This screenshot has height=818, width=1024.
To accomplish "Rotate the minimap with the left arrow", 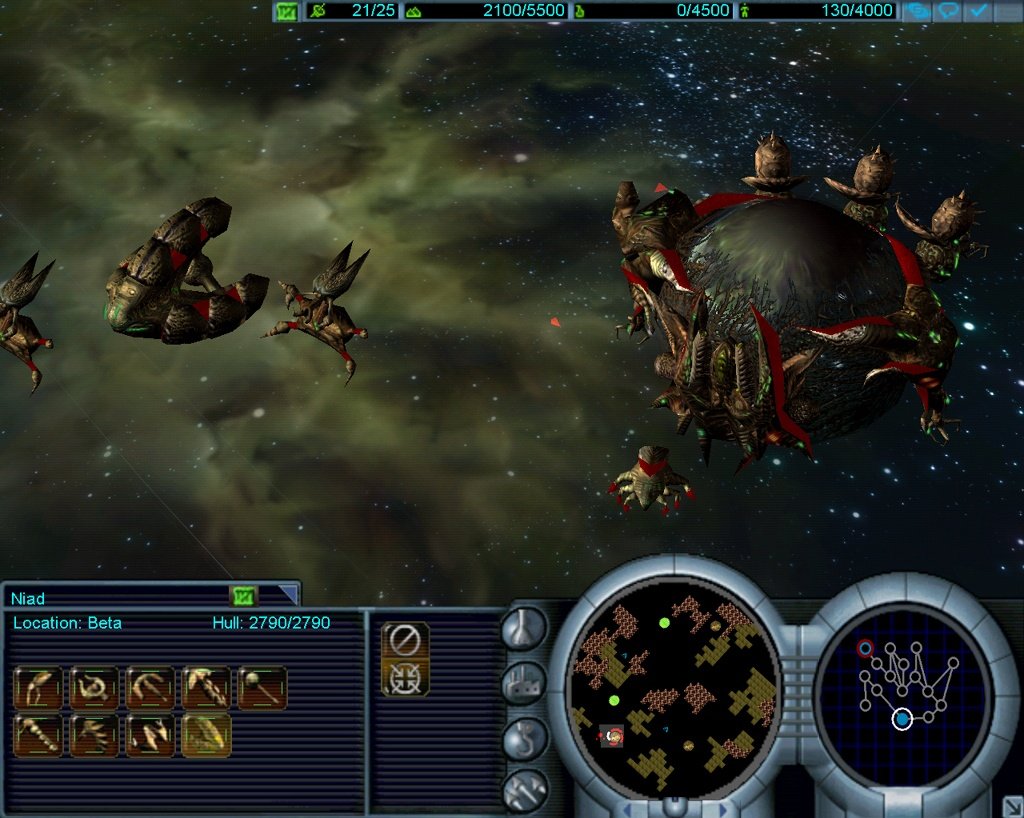I will 626,806.
